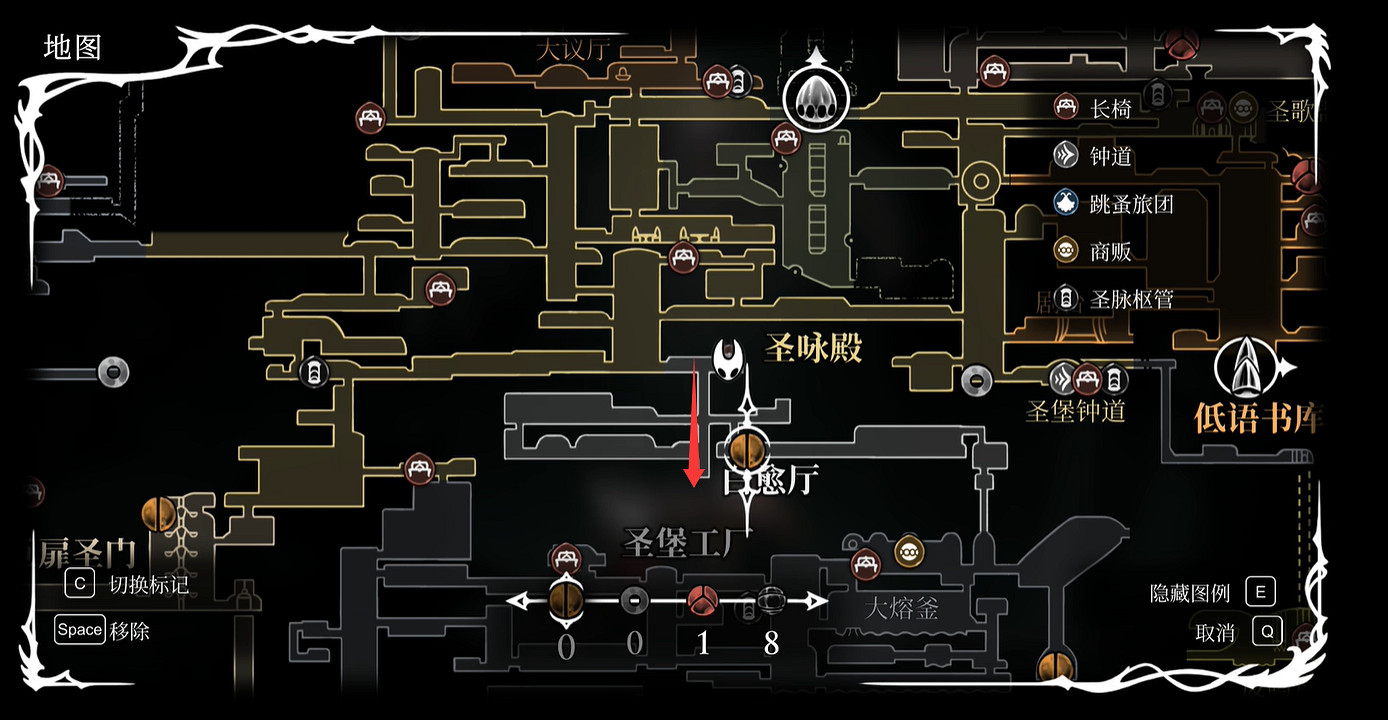The image size is (1388, 720).
Task: Click the bellway (钟道) legend icon
Action: point(1066,157)
